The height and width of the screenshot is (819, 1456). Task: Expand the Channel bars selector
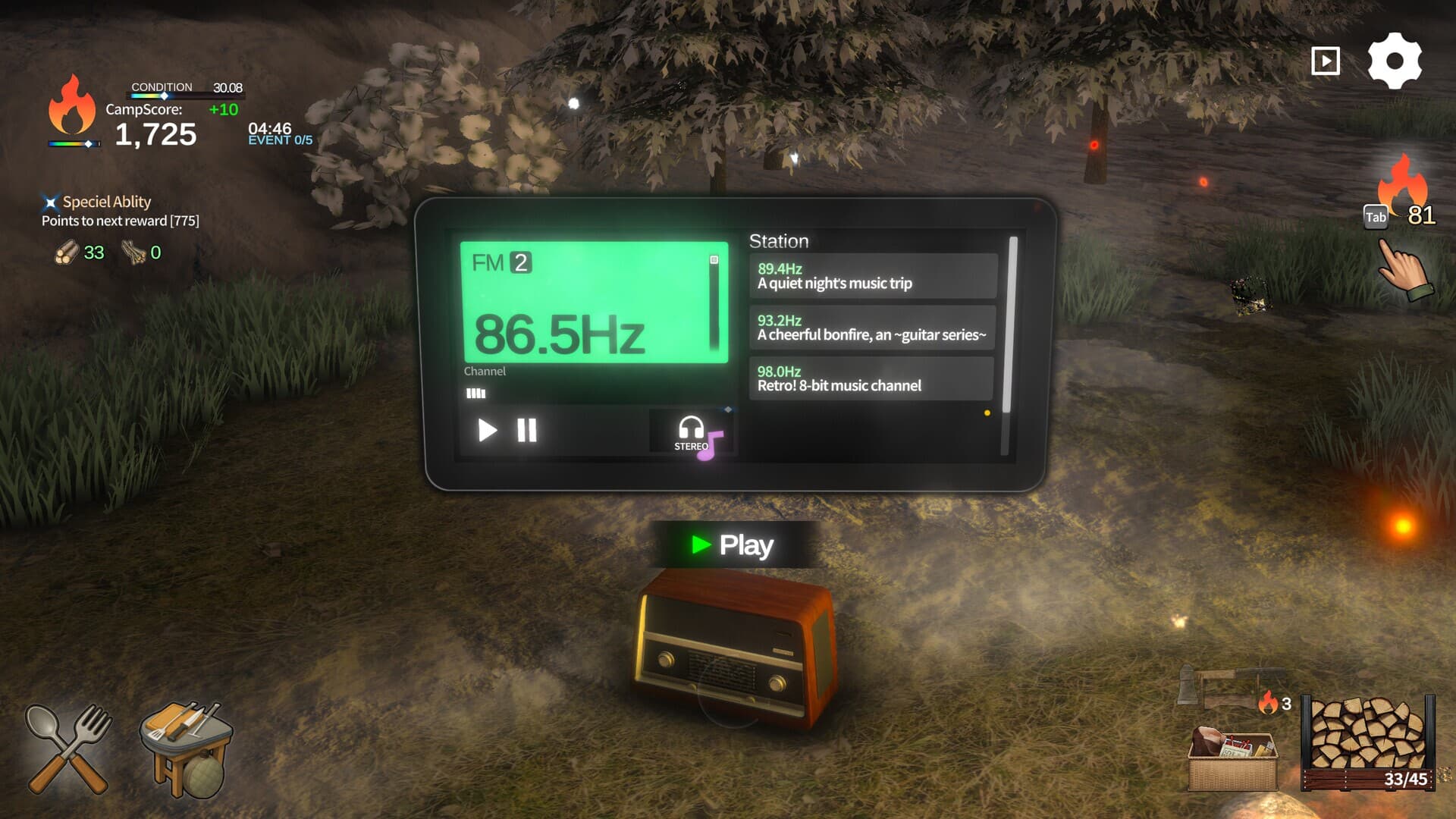coord(476,393)
